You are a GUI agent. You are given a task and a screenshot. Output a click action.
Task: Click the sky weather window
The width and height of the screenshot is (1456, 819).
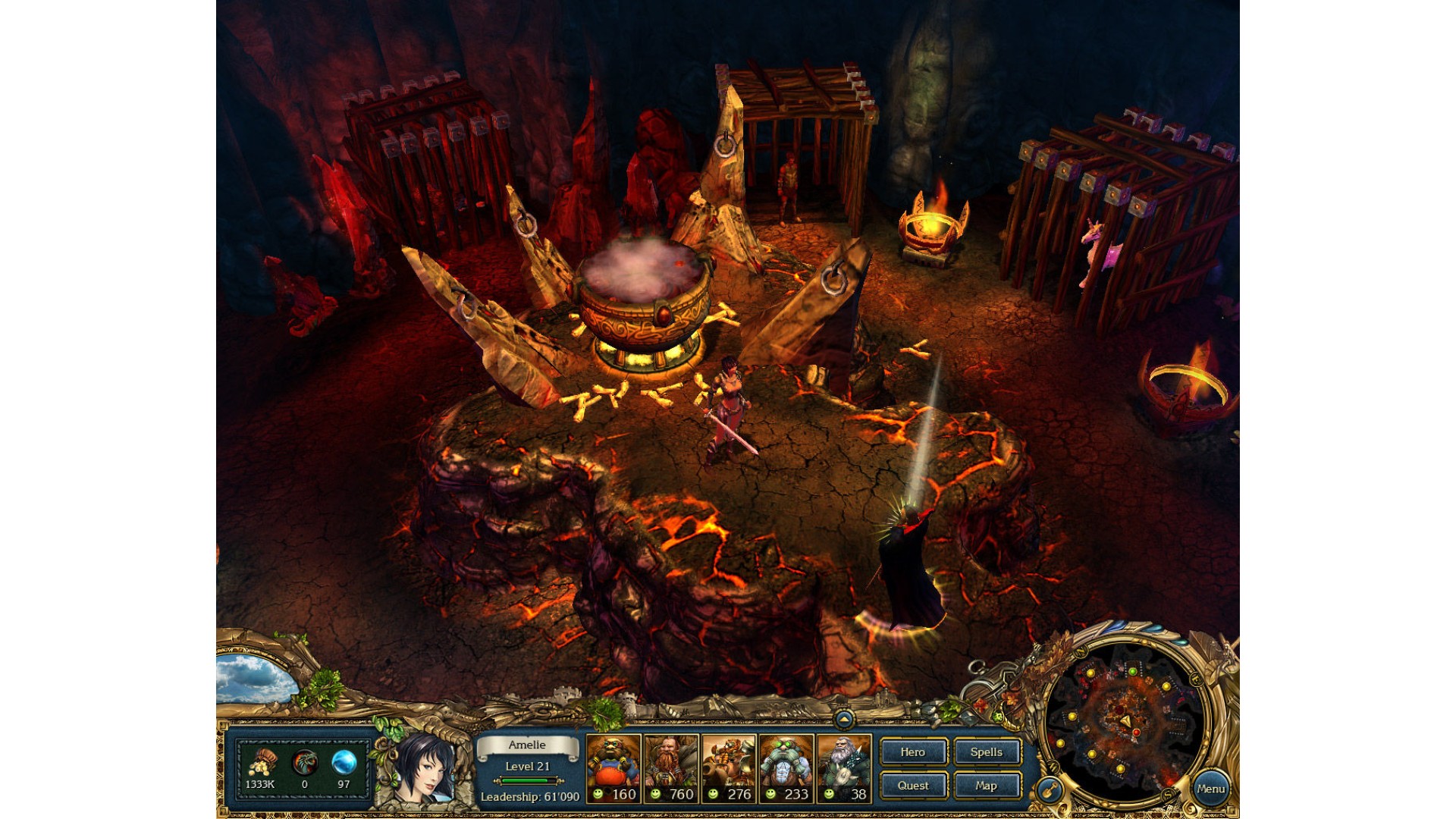click(254, 678)
